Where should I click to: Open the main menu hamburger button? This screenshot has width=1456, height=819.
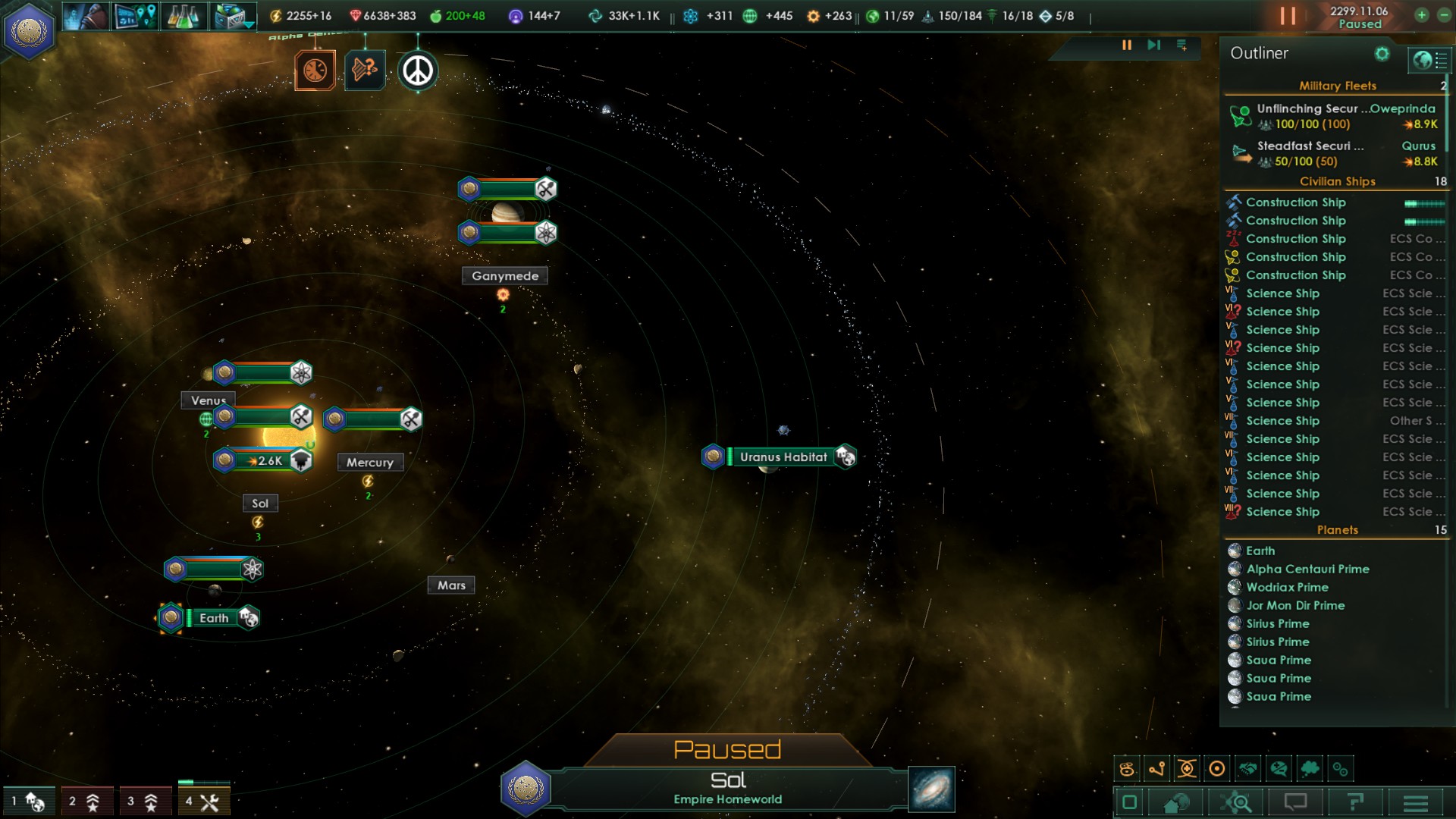point(1415,802)
